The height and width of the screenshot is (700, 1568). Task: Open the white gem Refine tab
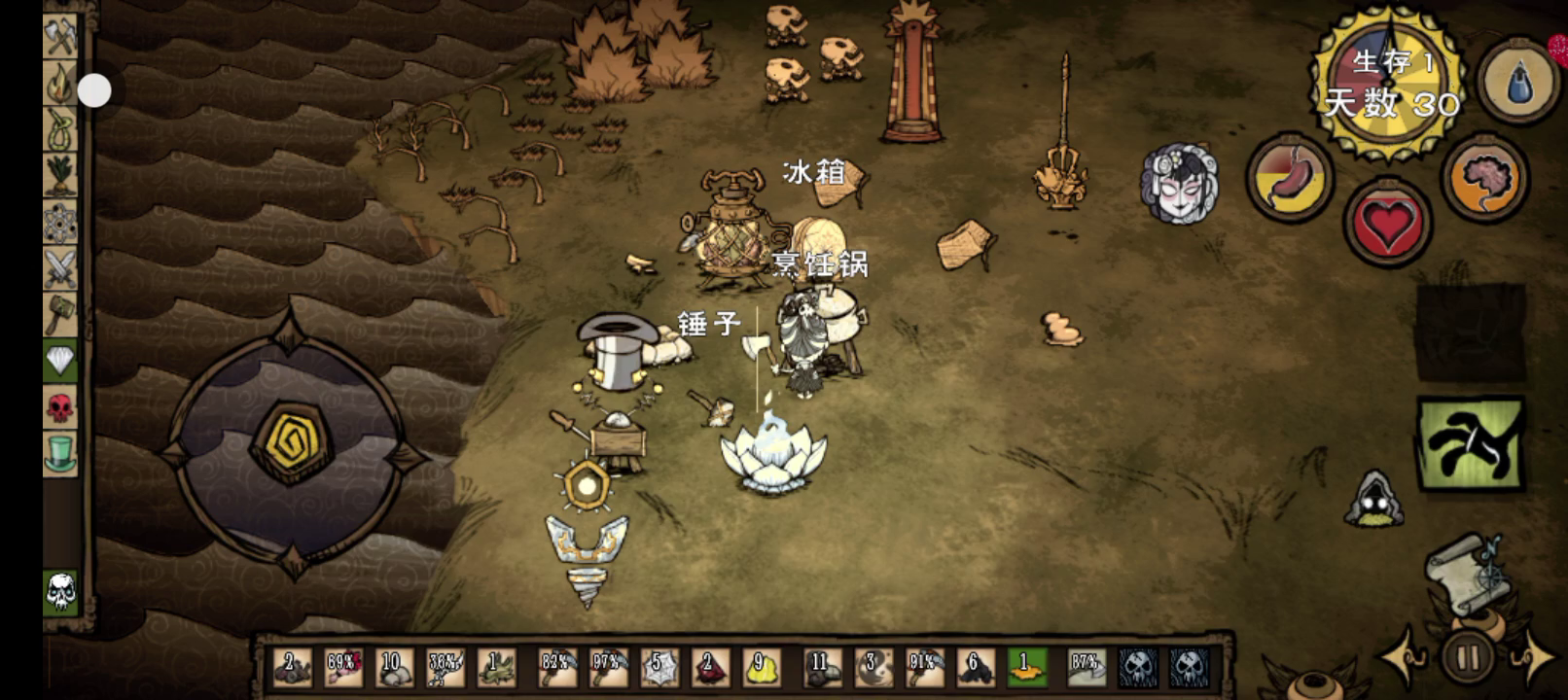(60, 362)
